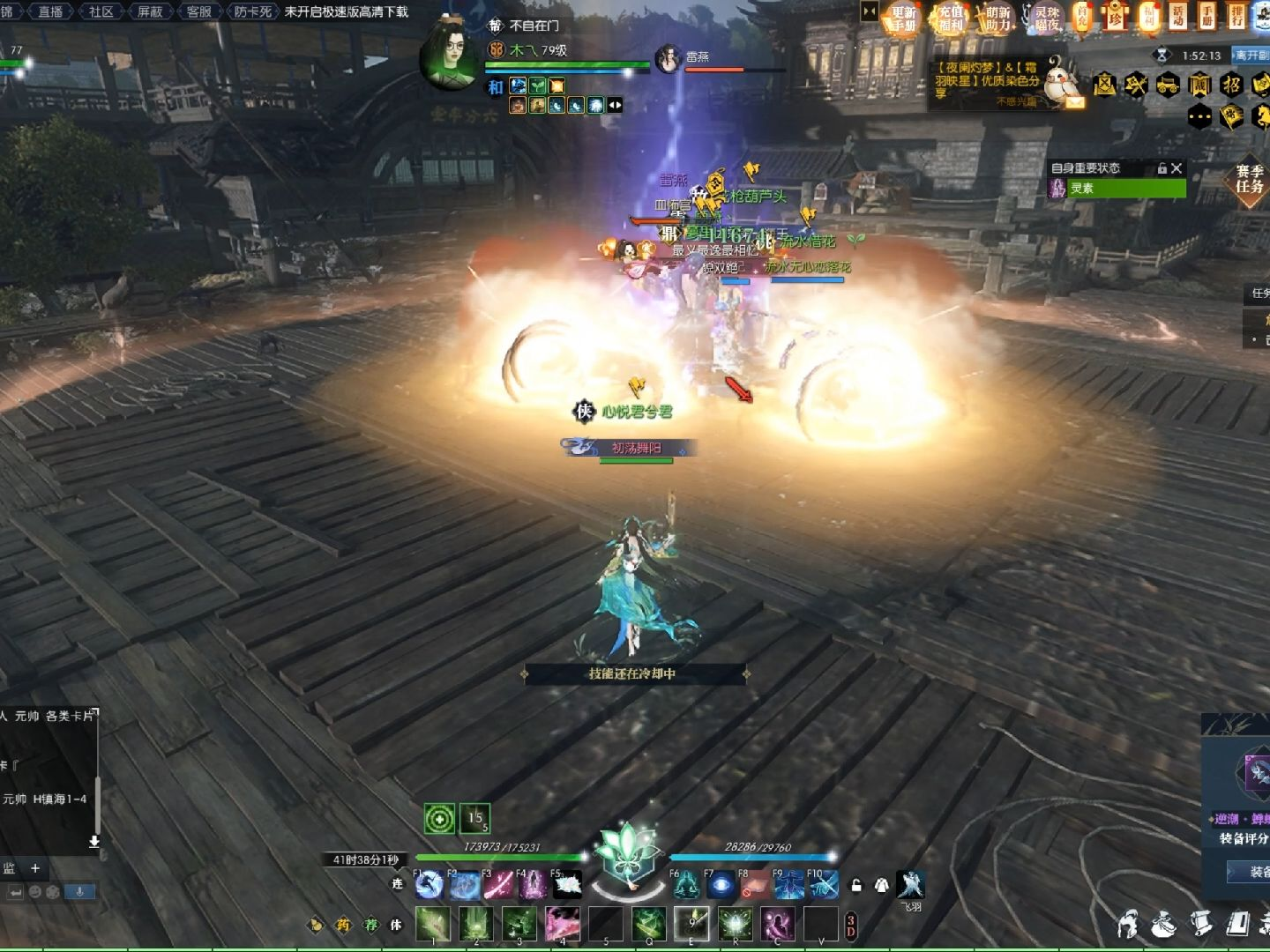The width and height of the screenshot is (1270, 952).
Task: Close the 自身重要状态 panel
Action: coord(1176,168)
